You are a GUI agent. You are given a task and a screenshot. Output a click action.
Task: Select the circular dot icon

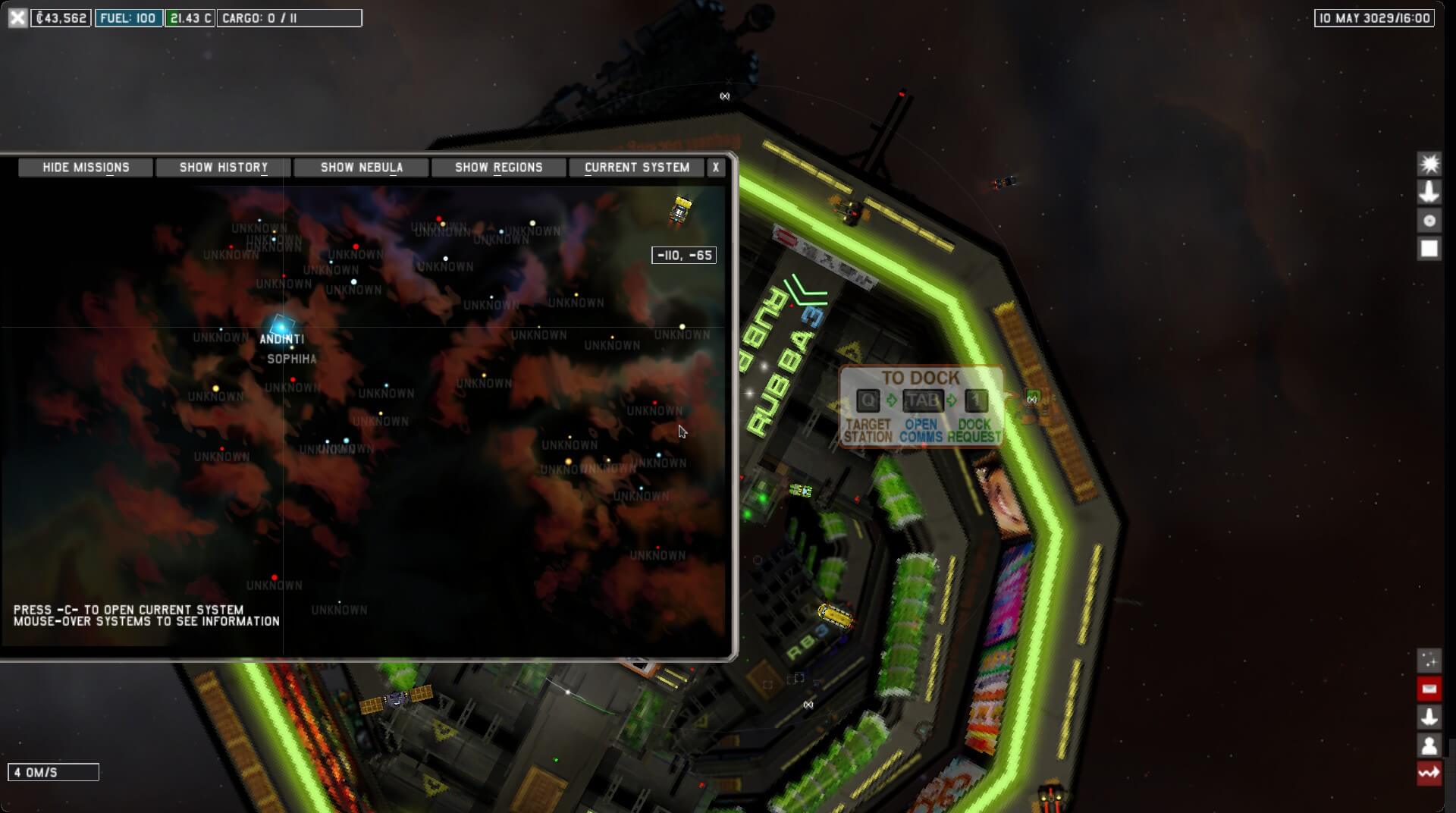click(x=1429, y=221)
